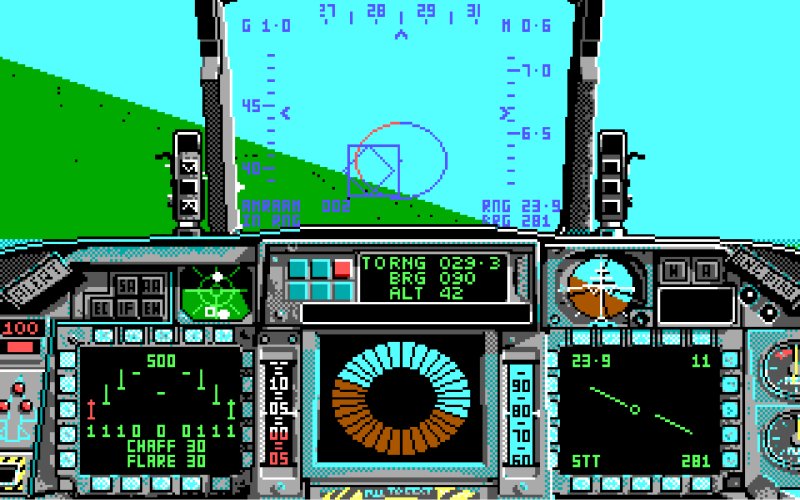The image size is (800, 500).
Task: Push the SA mode button on the left panel
Action: coord(126,287)
